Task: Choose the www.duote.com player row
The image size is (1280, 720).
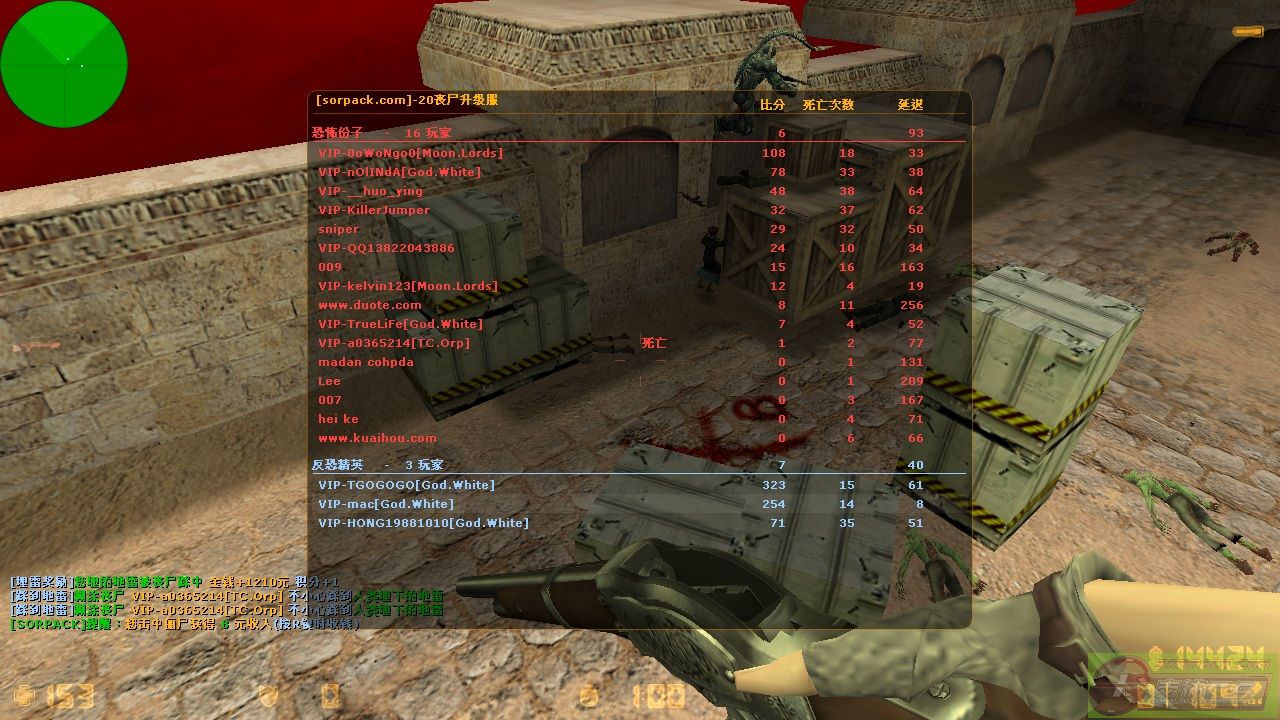Action: [x=370, y=305]
